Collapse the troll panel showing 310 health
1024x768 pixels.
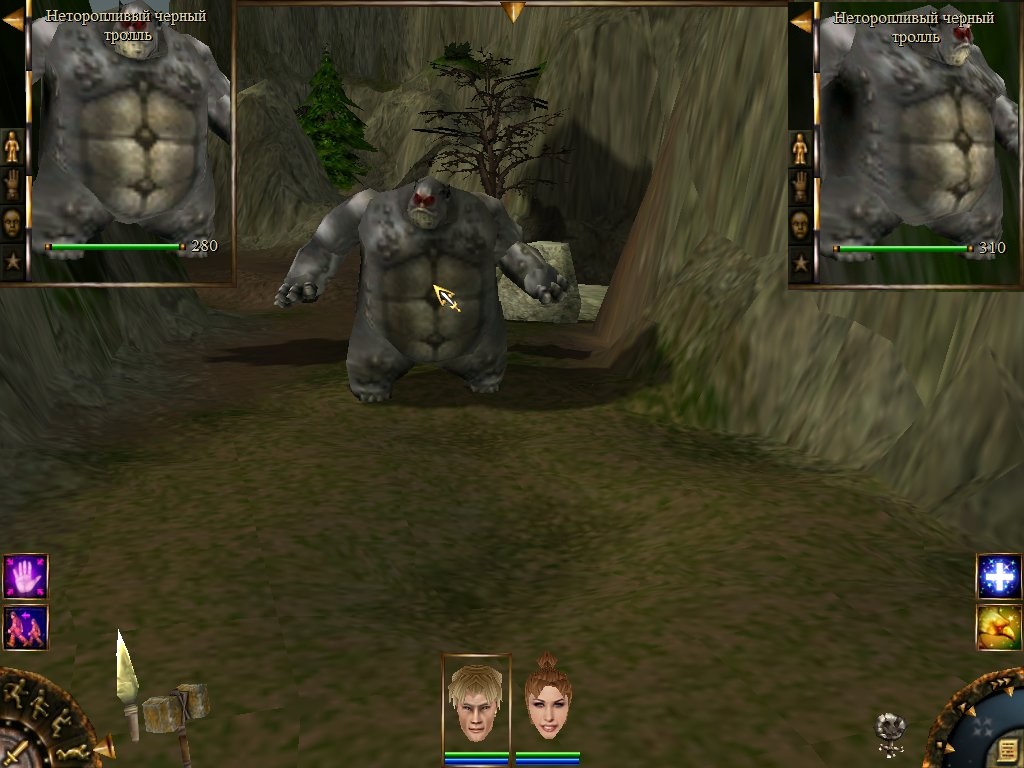pos(801,19)
